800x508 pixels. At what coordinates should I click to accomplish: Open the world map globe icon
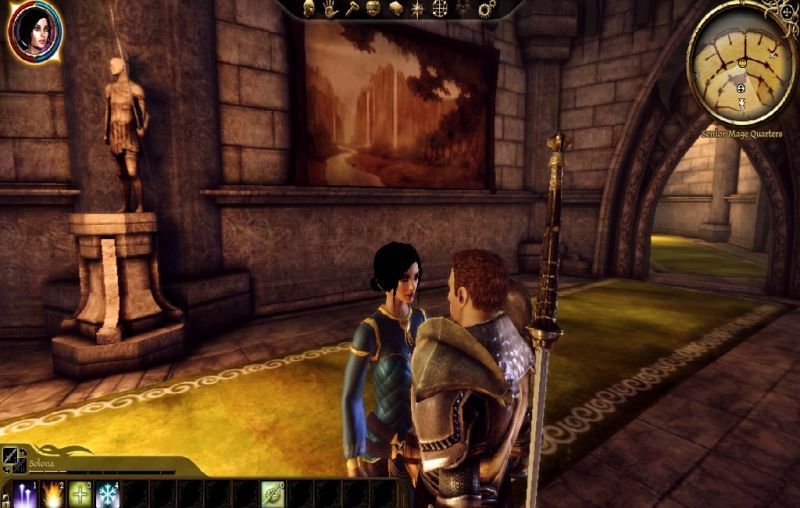tap(439, 8)
